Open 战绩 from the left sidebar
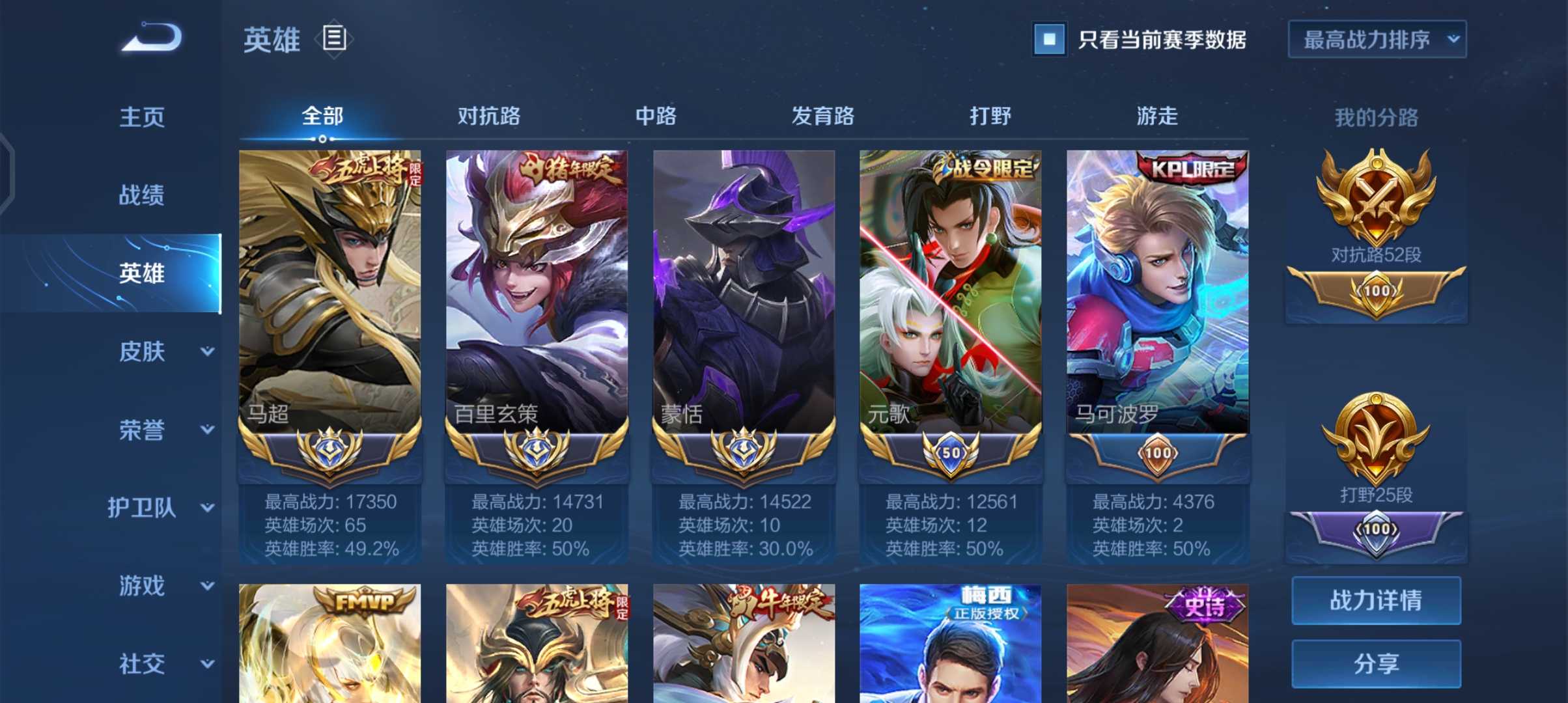Screen dimensions: 1568x703 pyautogui.click(x=141, y=194)
